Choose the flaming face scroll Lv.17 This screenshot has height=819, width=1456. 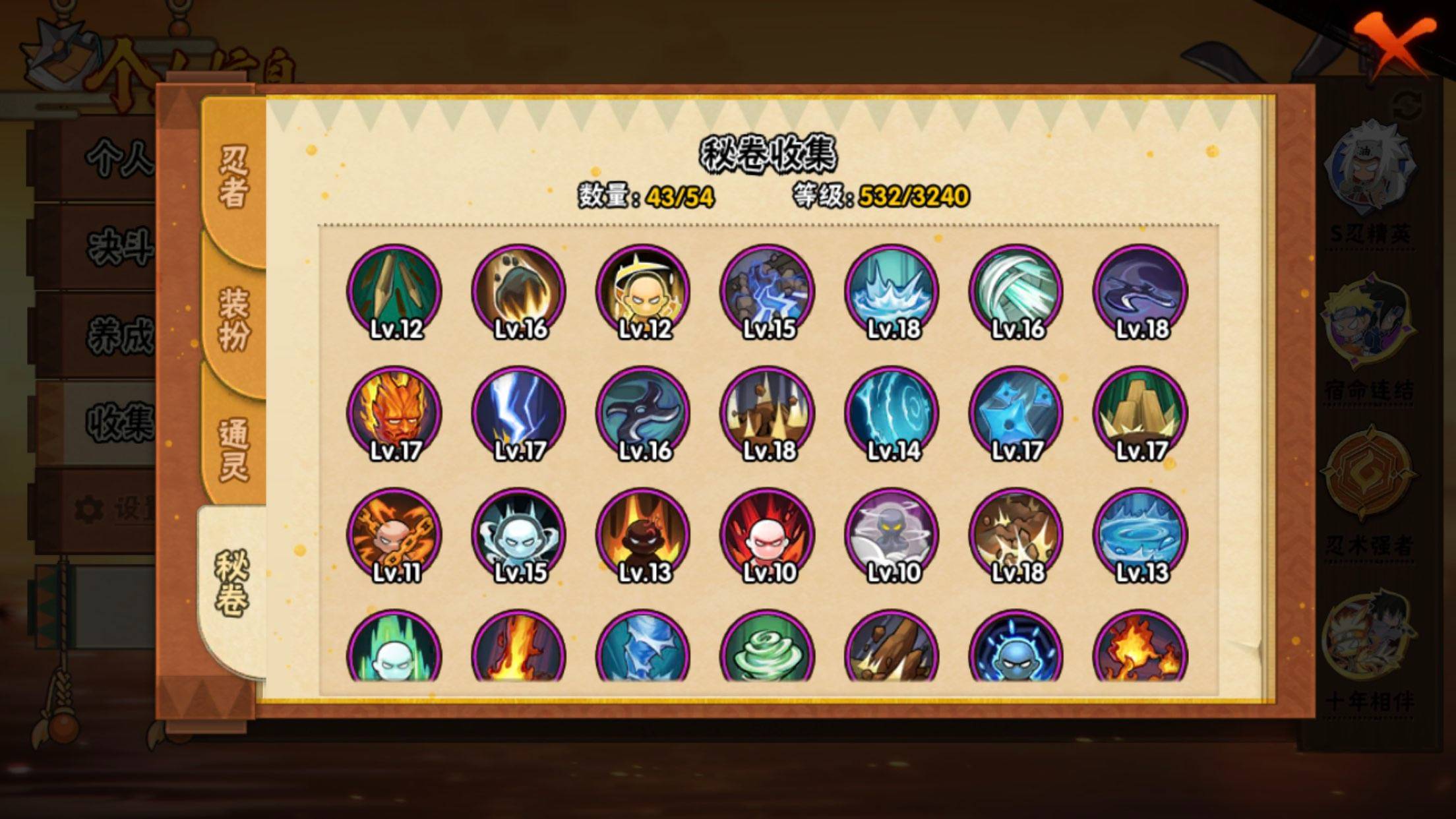tap(394, 413)
